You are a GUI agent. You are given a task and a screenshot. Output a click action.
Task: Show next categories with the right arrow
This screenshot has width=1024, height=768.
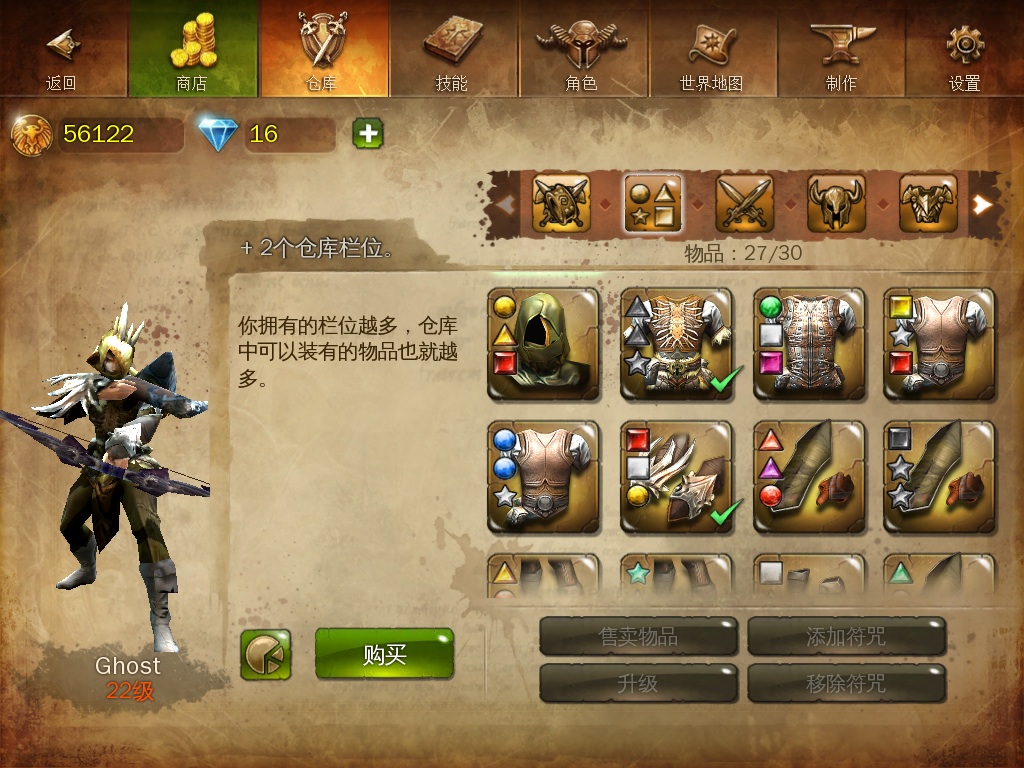click(x=984, y=204)
